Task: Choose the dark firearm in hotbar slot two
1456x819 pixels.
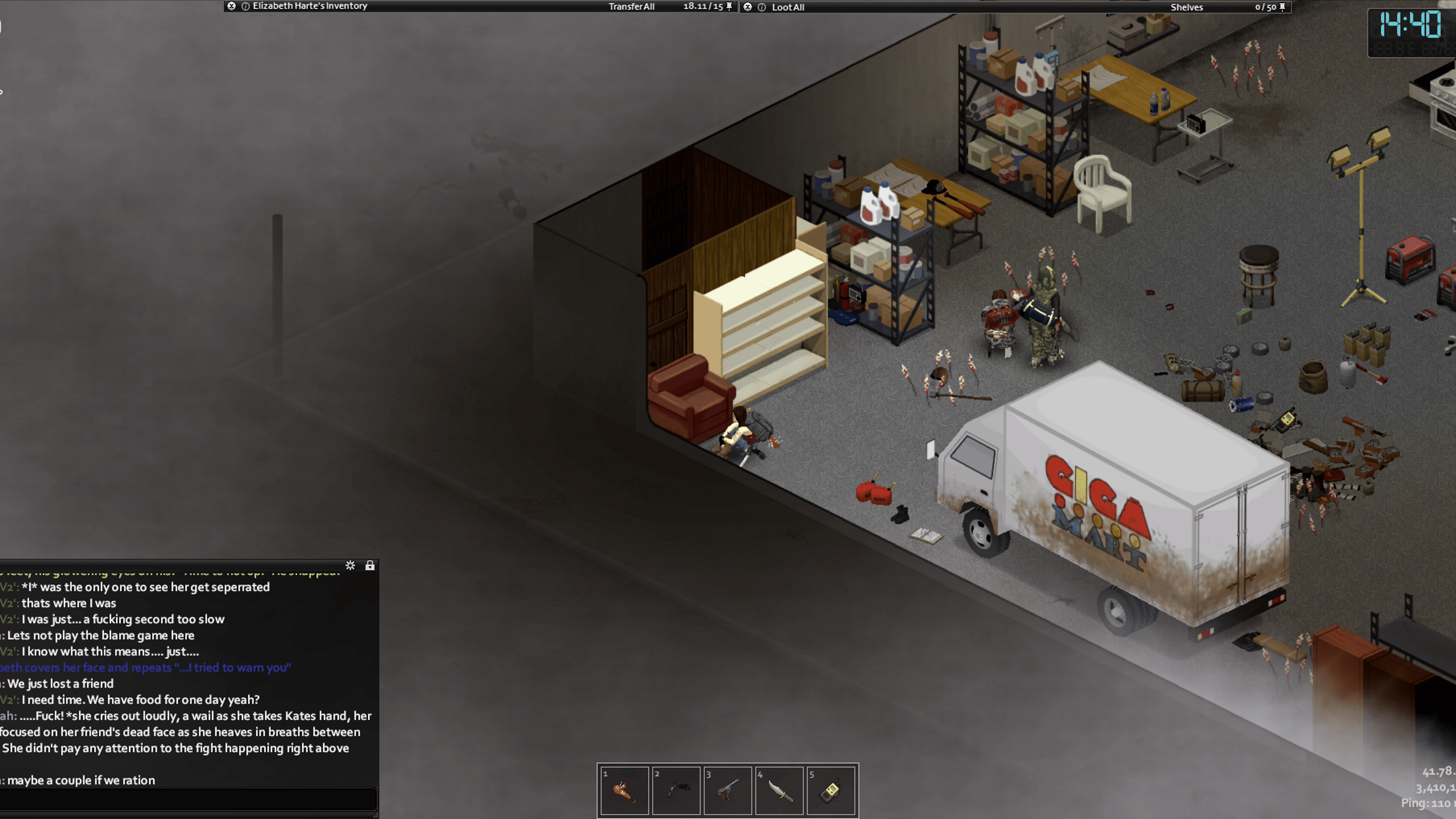Action: click(676, 790)
